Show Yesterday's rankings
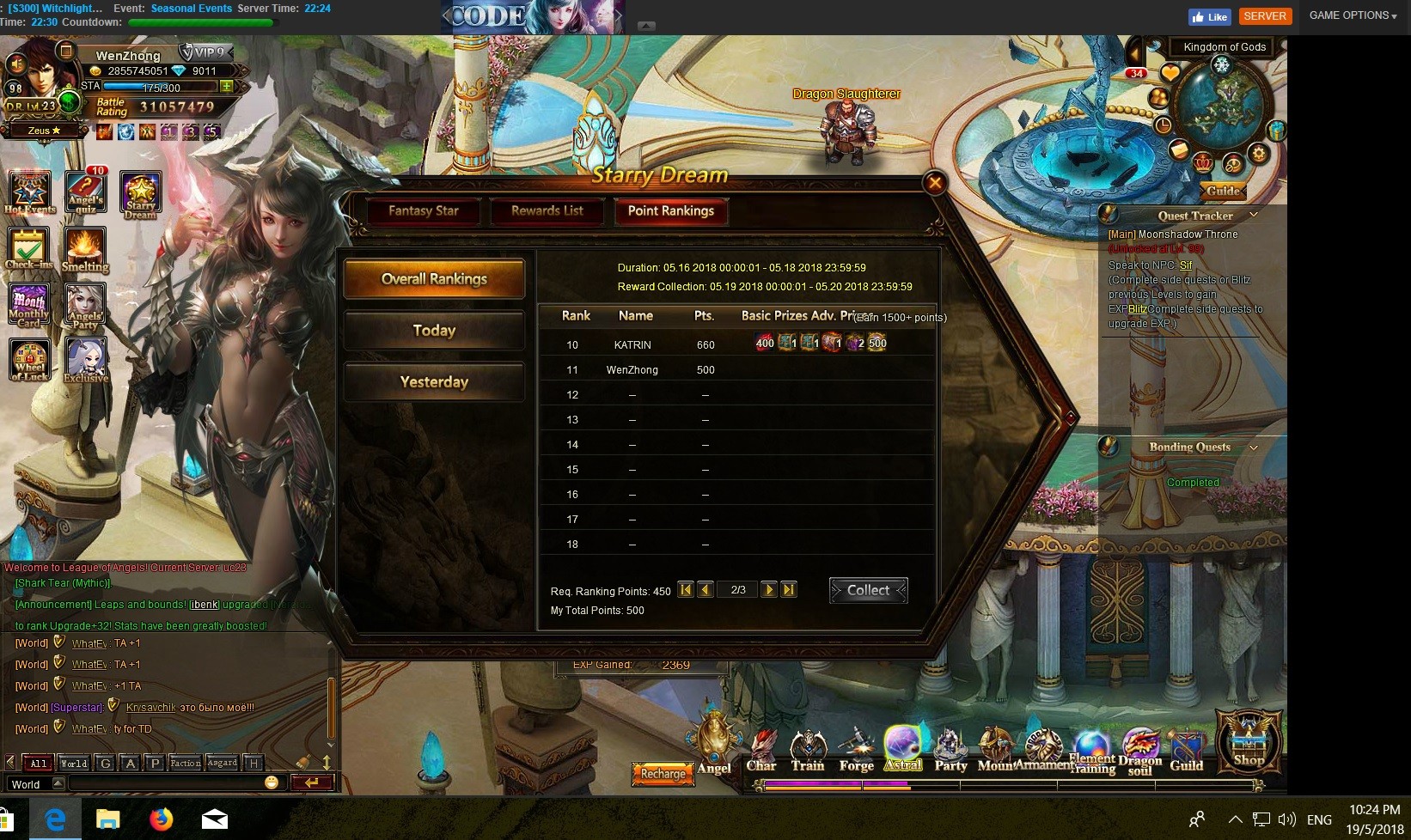Image resolution: width=1411 pixels, height=840 pixels. [434, 382]
